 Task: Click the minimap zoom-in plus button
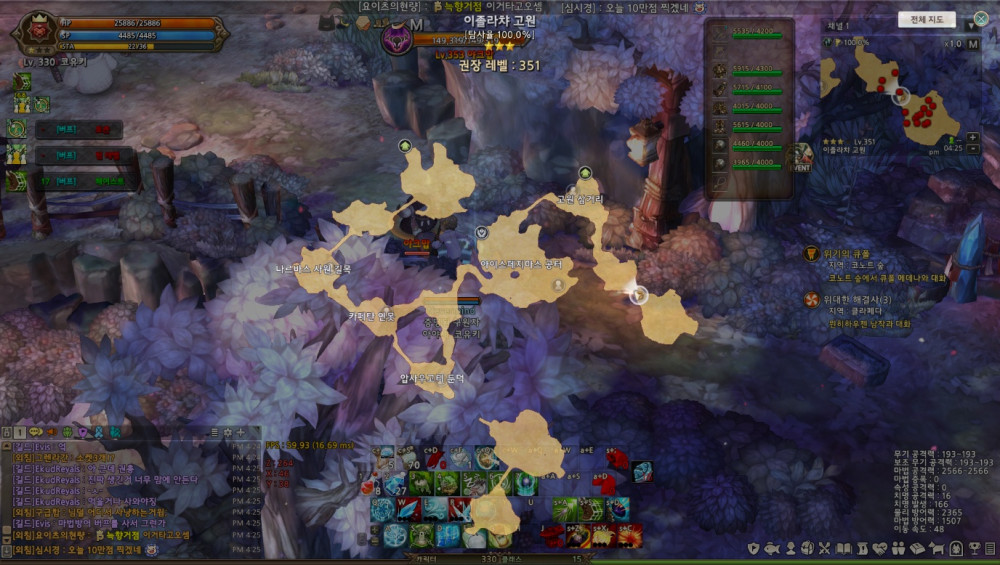tap(973, 138)
